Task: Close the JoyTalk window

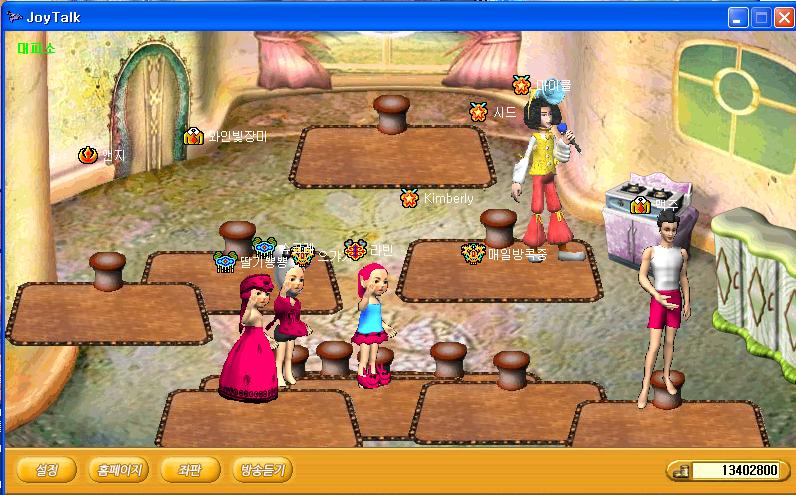Action: point(782,17)
